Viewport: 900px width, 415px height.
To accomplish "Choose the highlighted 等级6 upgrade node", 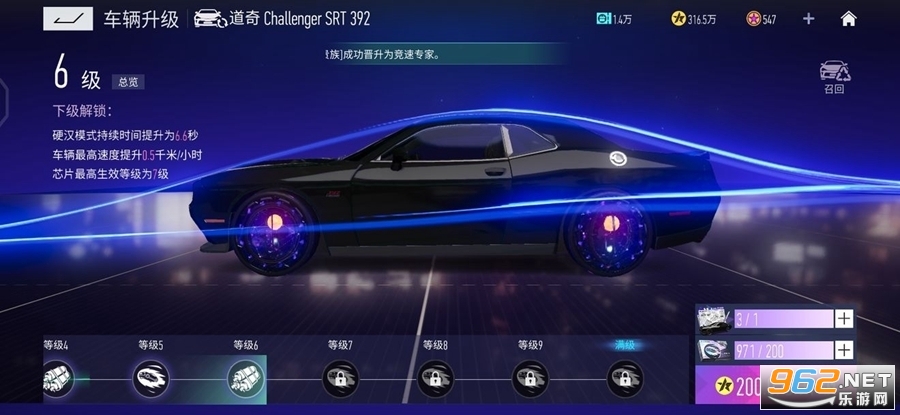I will click(x=245, y=377).
